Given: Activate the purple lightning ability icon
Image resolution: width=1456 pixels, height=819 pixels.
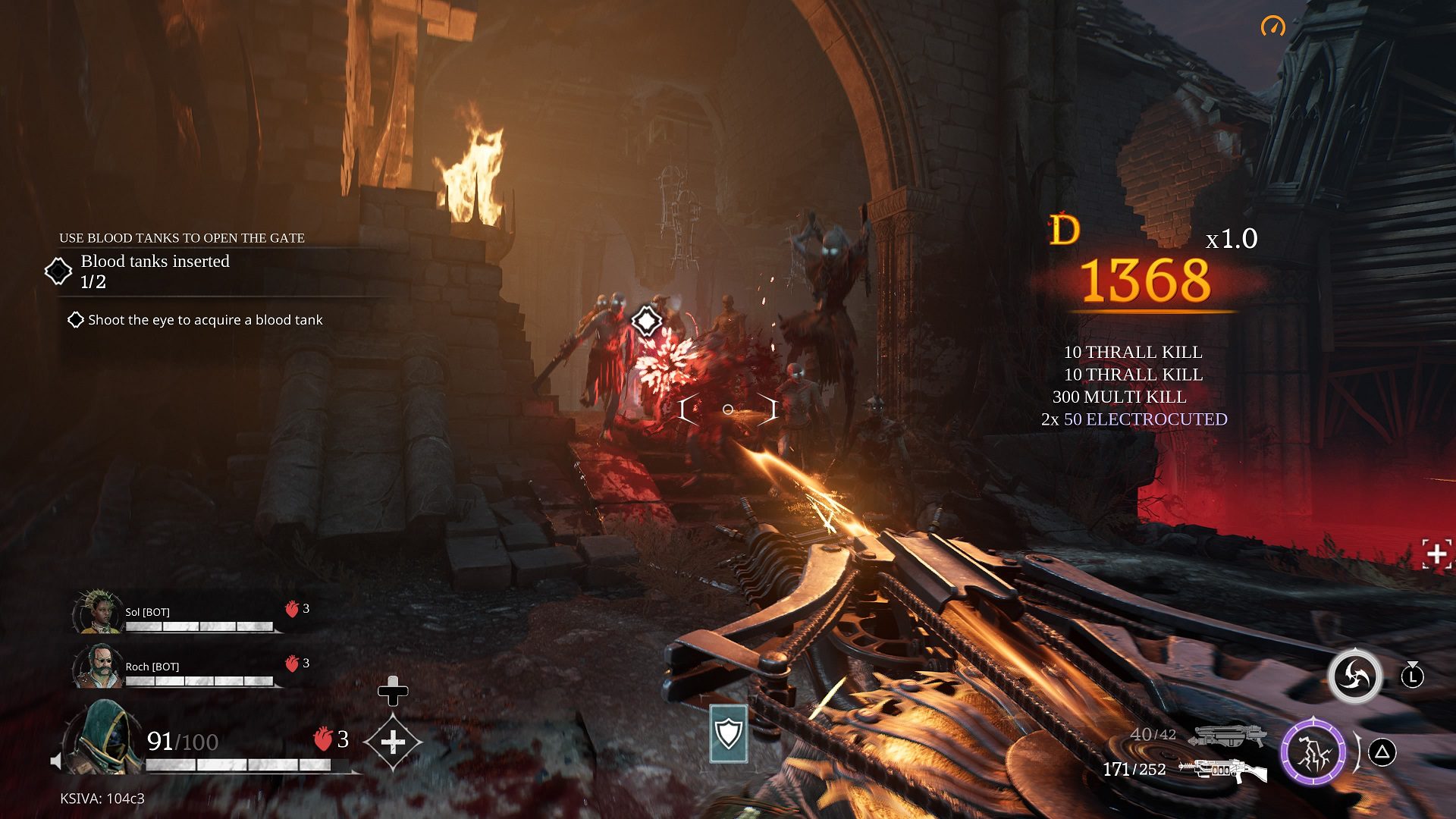Looking at the screenshot, I should [x=1313, y=752].
